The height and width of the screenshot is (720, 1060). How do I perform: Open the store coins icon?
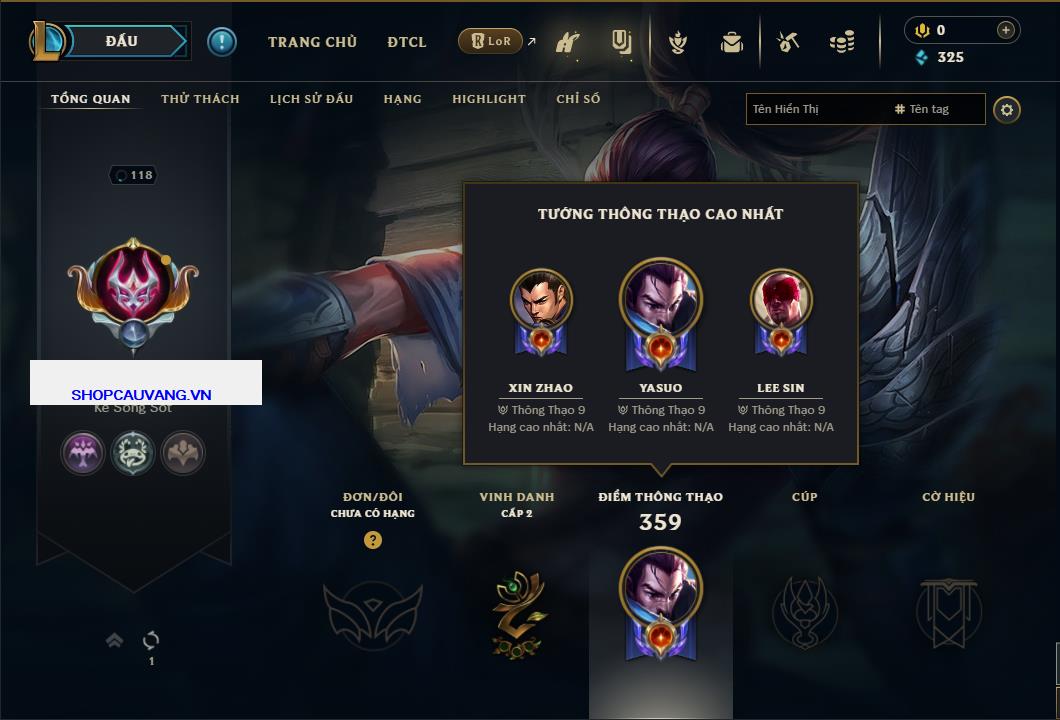842,42
